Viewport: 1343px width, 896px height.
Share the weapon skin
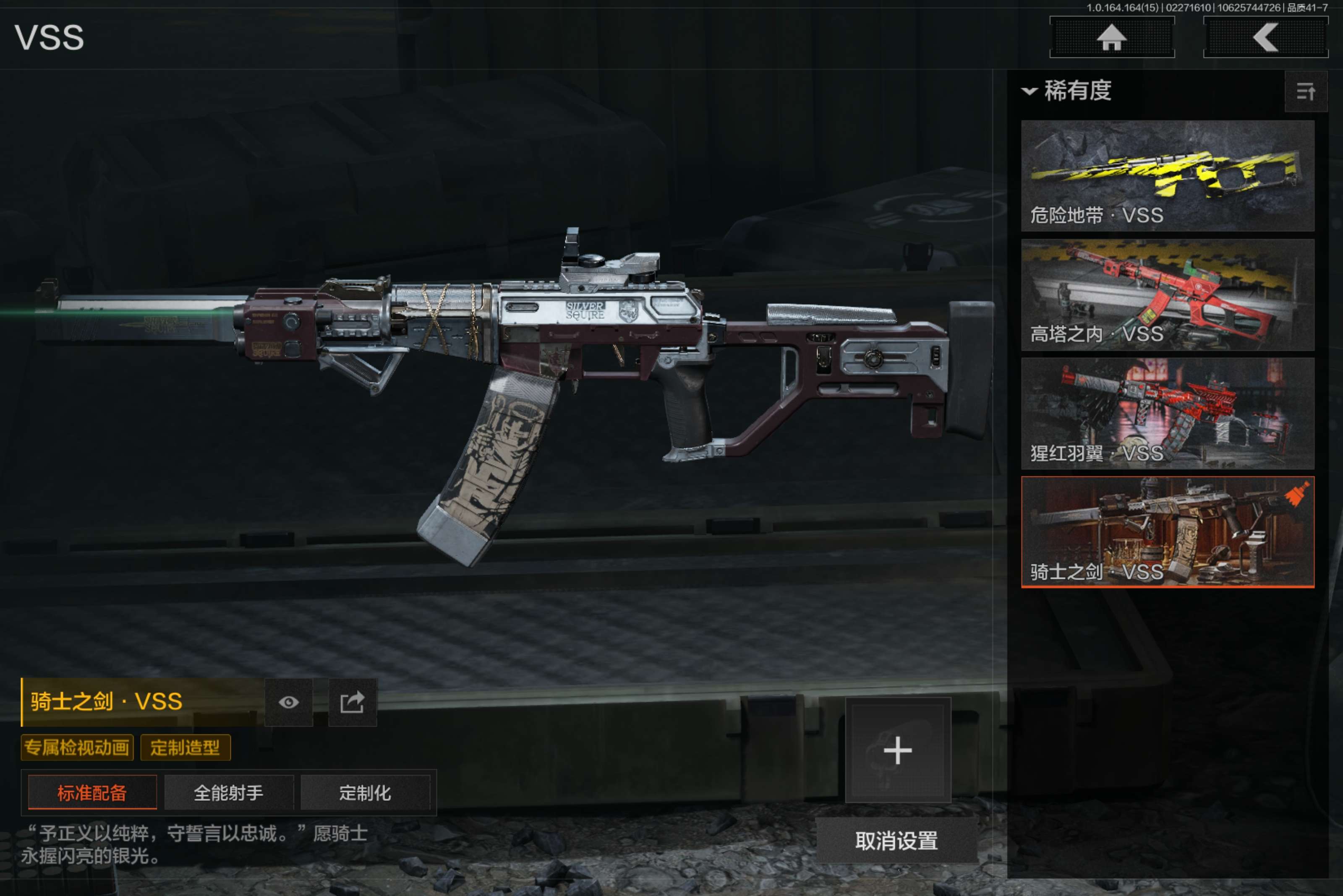(x=352, y=702)
